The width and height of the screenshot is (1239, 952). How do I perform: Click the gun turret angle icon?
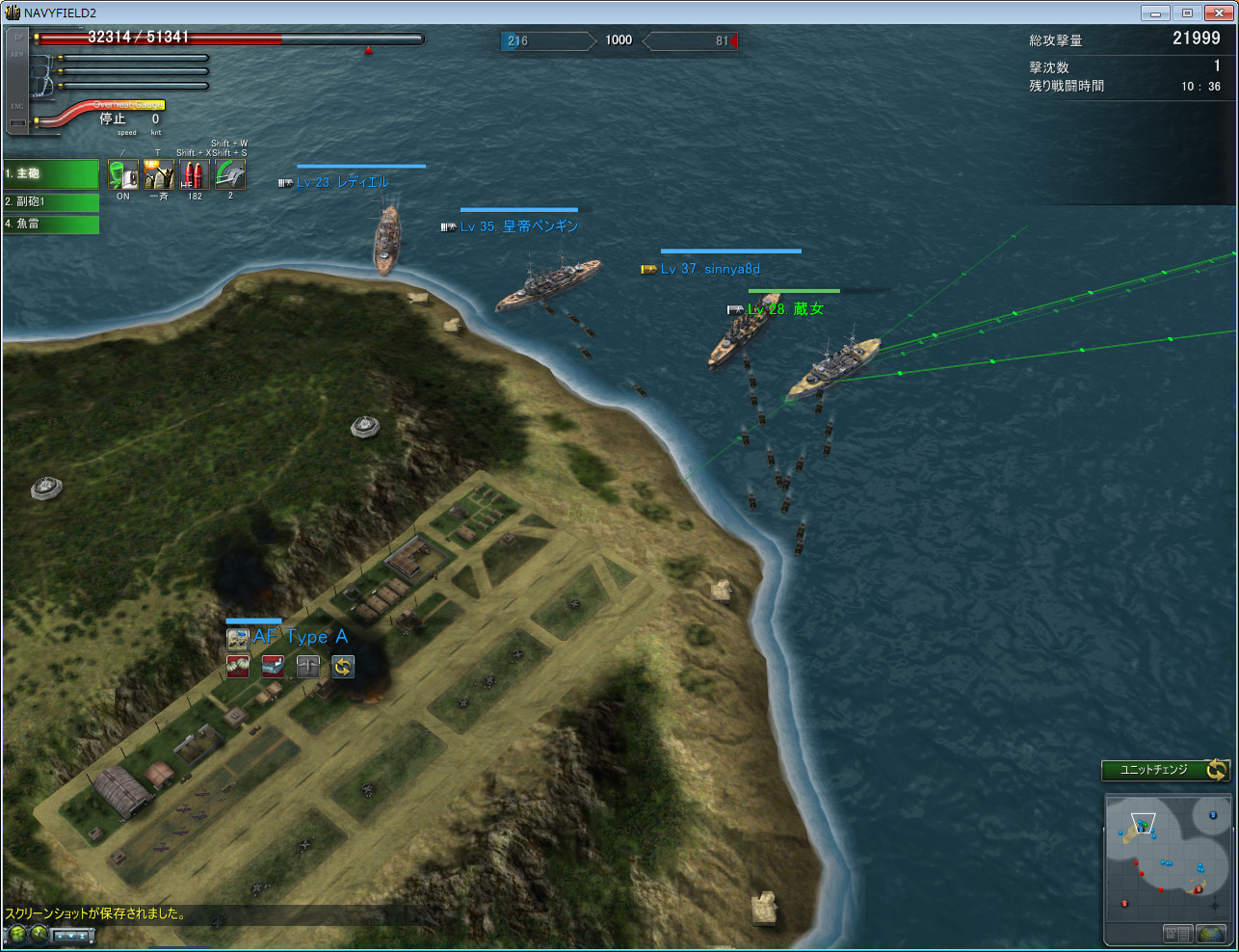pos(230,174)
